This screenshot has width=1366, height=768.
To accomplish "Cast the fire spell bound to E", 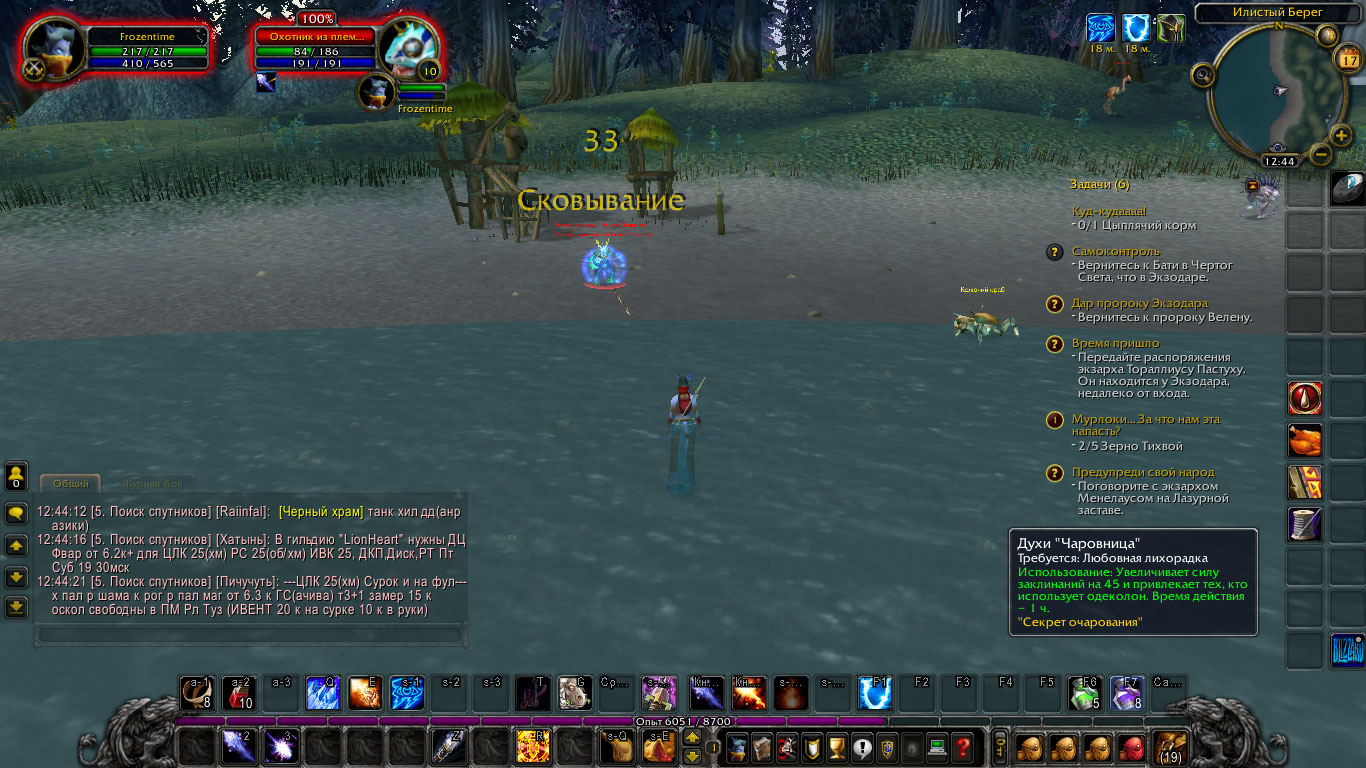I will tap(365, 693).
